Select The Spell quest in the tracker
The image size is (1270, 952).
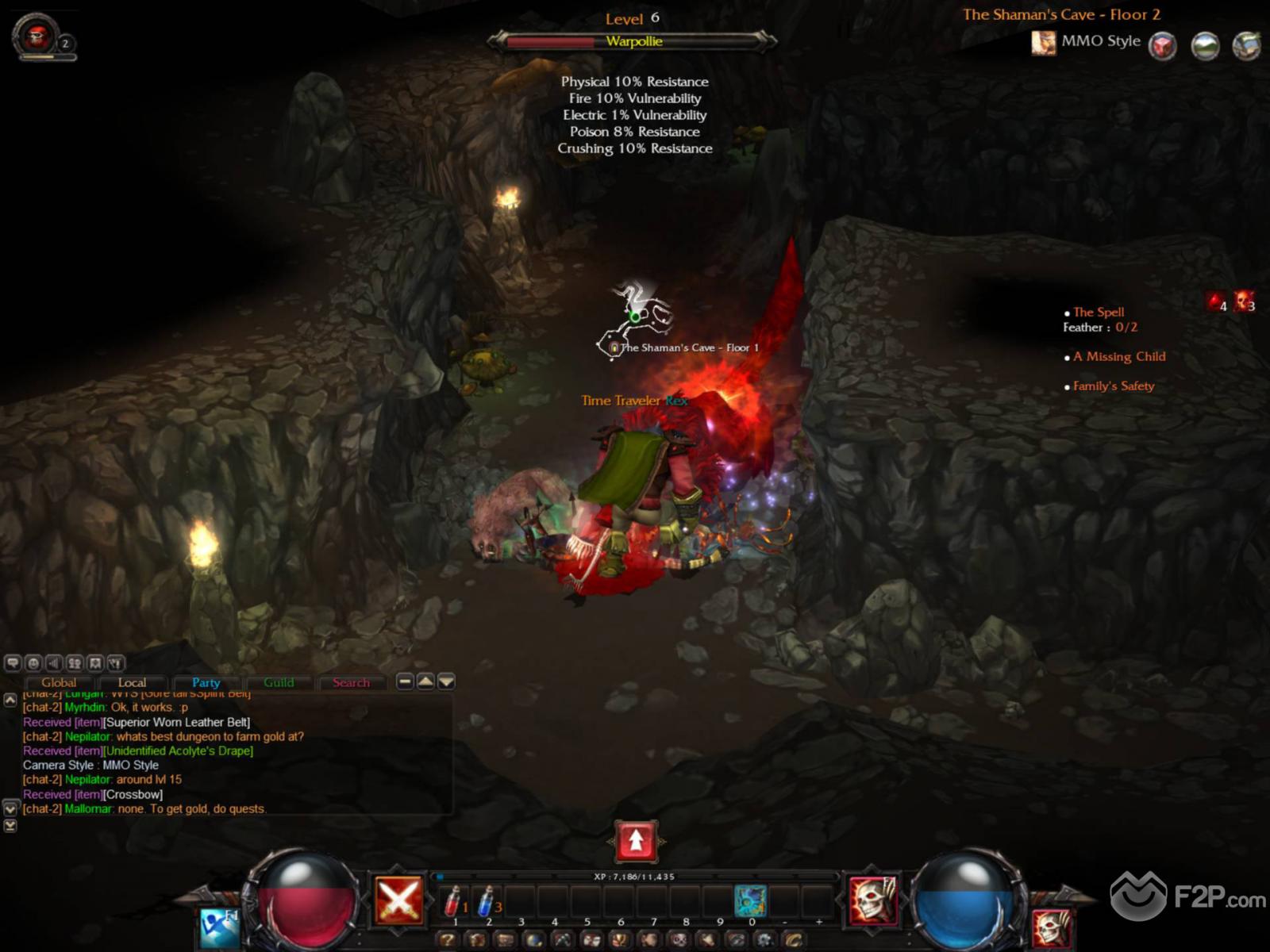(x=1099, y=312)
